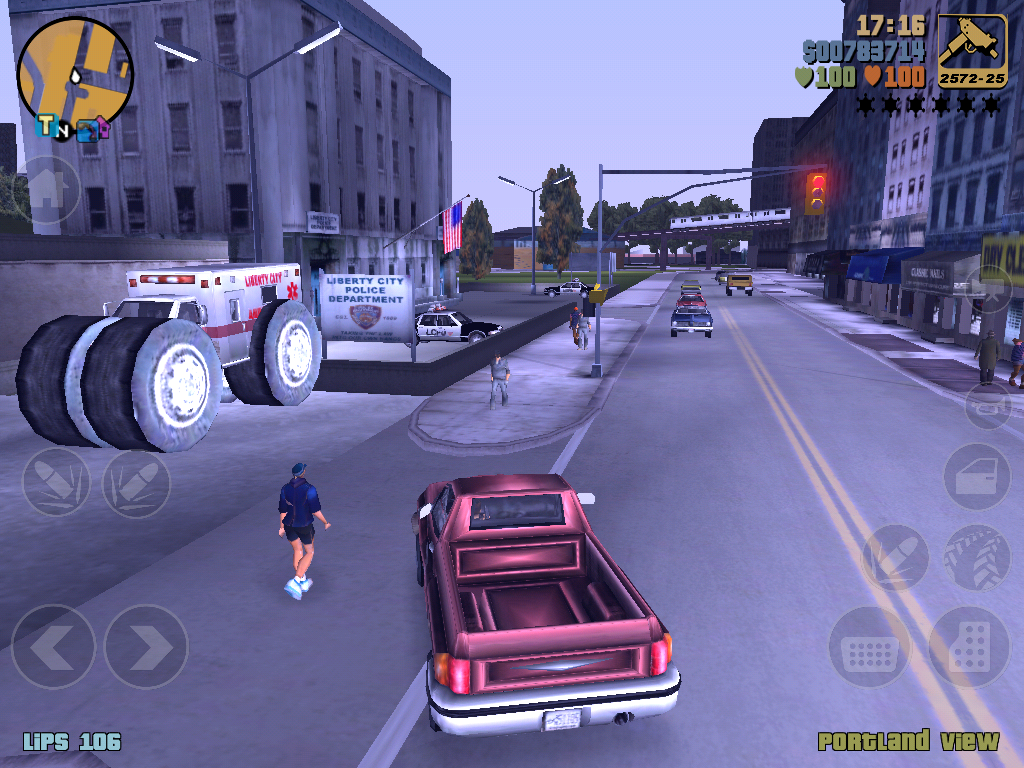1024x768 pixels.
Task: Open the map via the radar minimap
Action: (75, 70)
